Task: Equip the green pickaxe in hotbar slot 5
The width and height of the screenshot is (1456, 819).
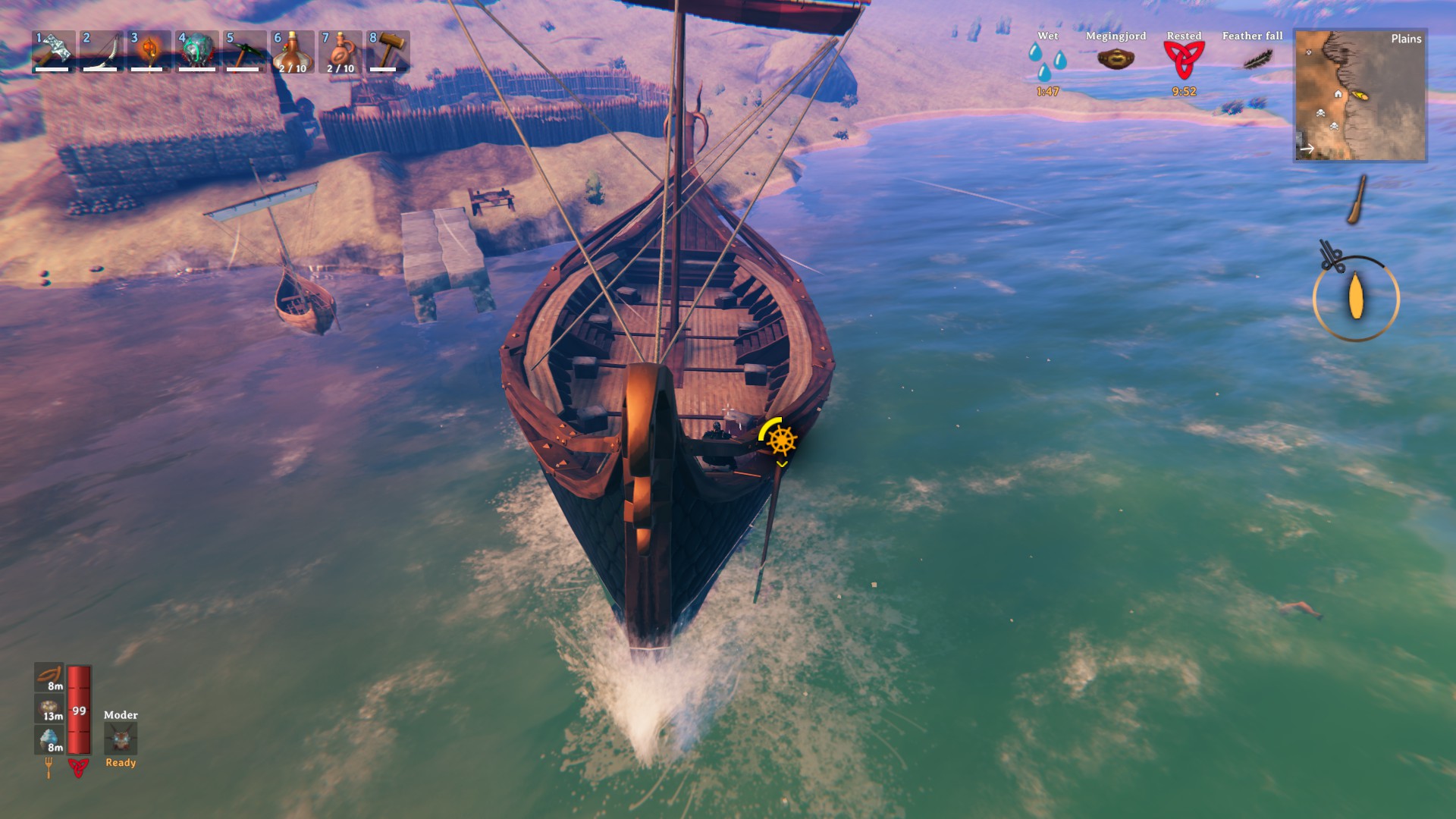Action: coord(244,51)
